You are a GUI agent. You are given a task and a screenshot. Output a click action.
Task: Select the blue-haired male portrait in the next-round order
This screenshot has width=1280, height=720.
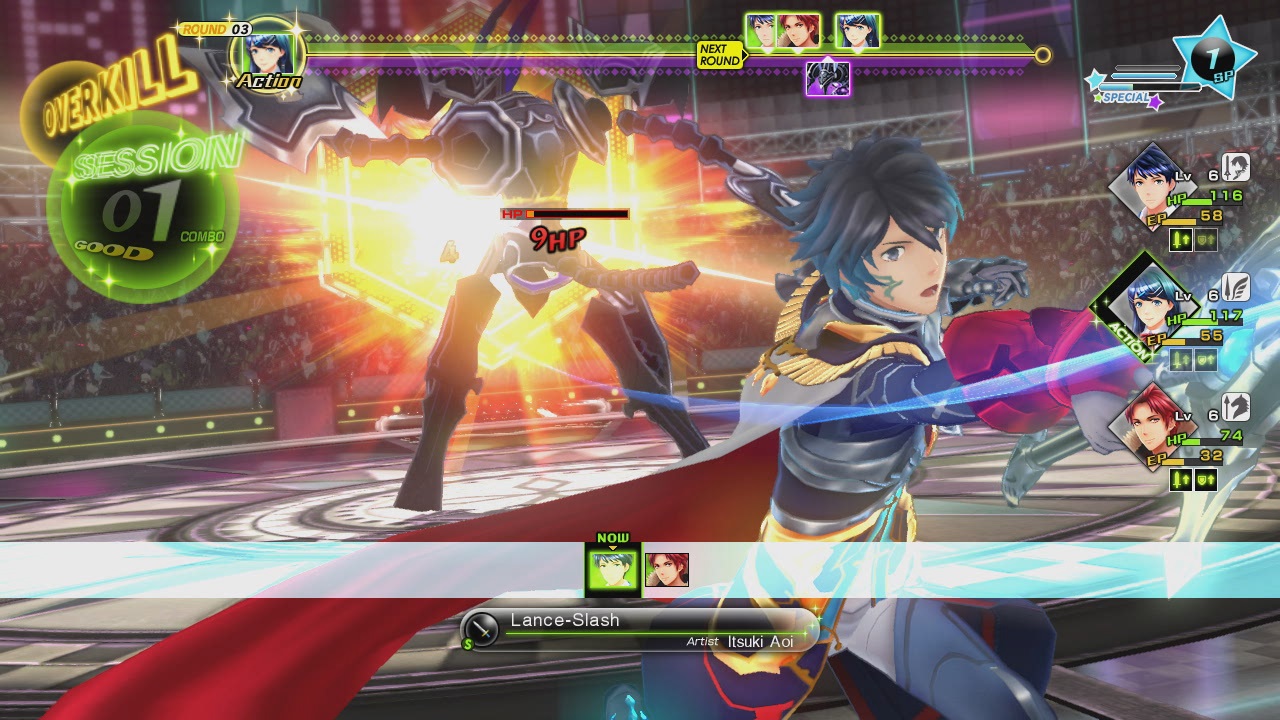pos(763,31)
